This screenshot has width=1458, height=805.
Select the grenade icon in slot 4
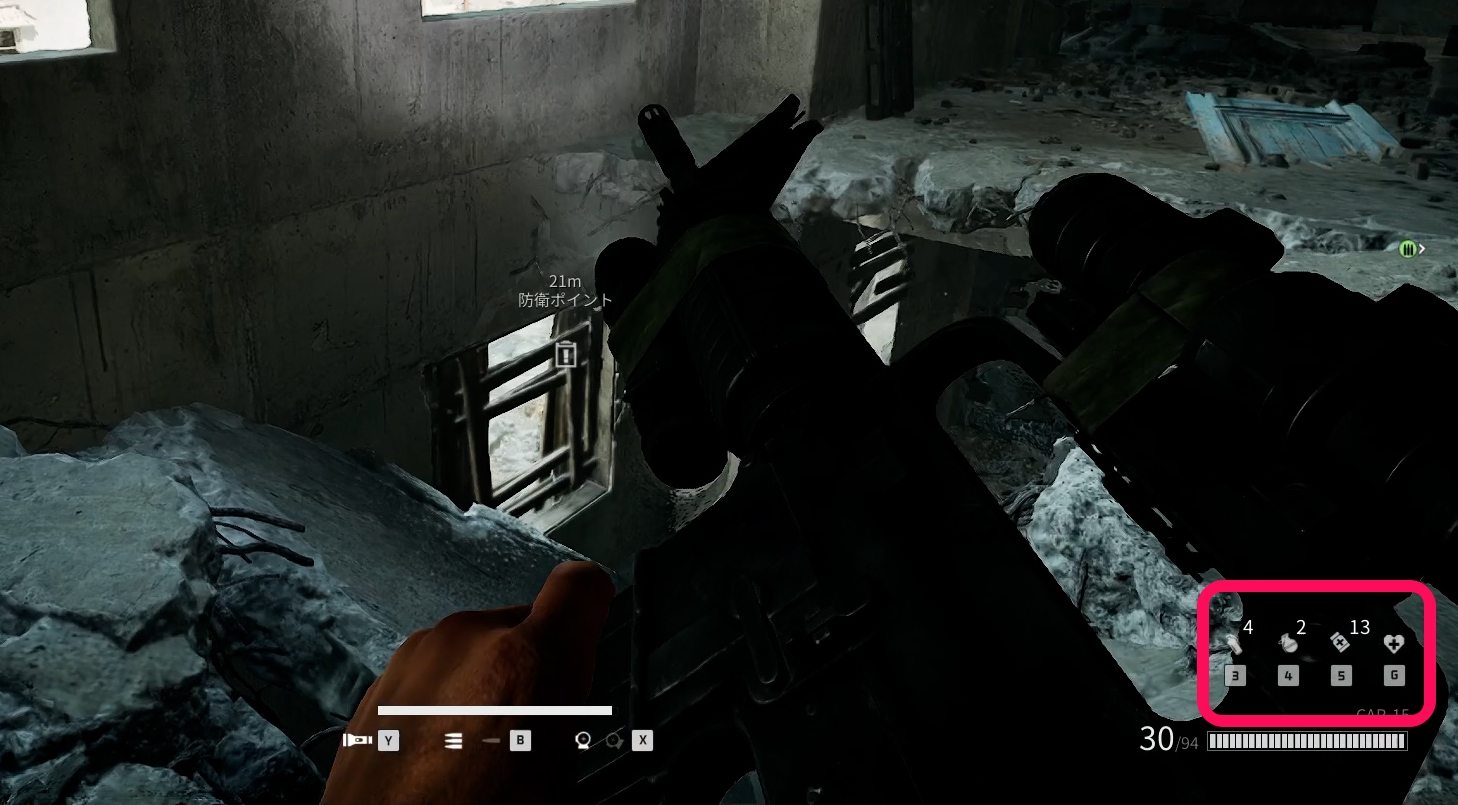point(1289,643)
